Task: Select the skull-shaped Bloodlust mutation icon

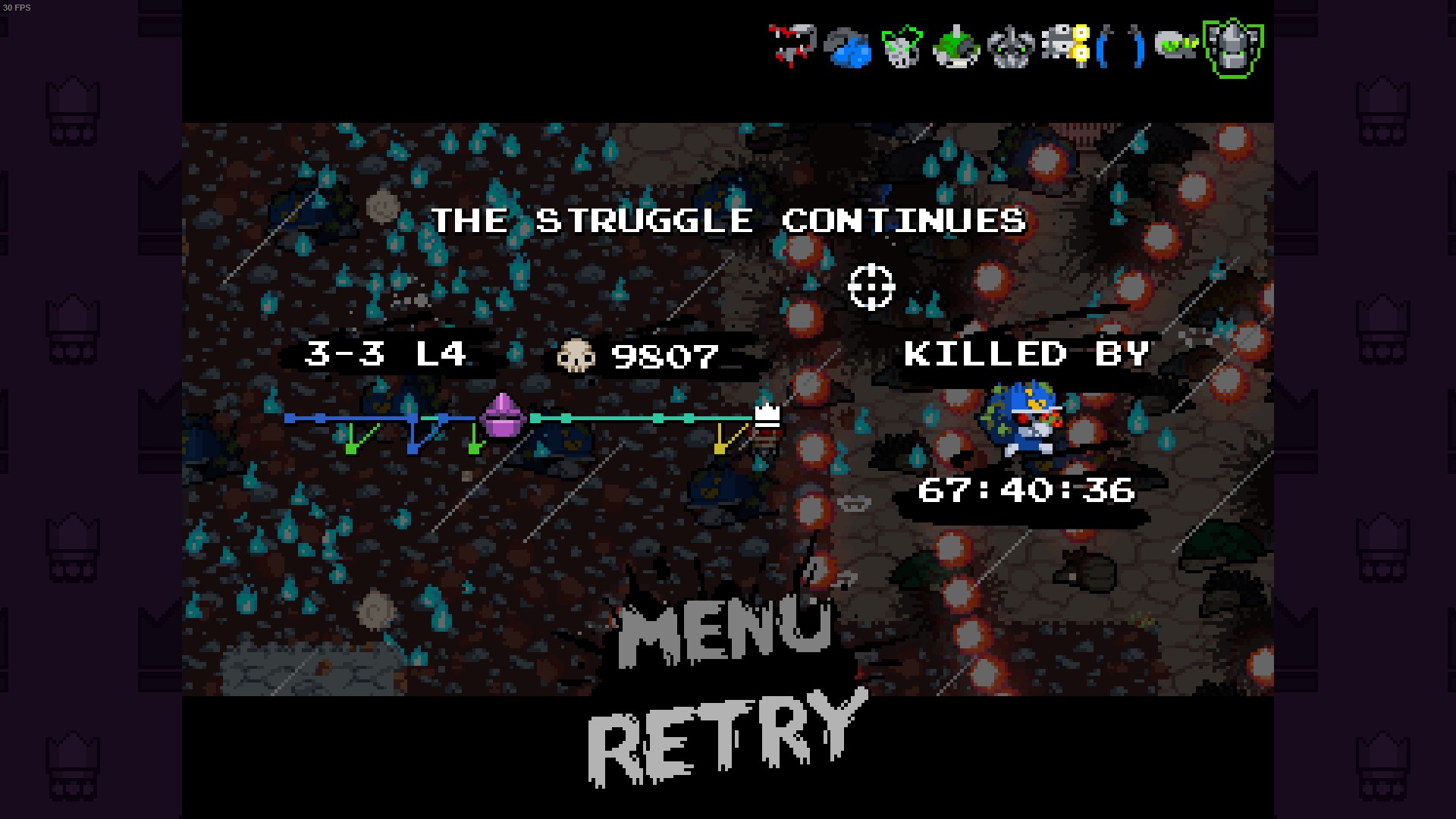Action: [902, 48]
